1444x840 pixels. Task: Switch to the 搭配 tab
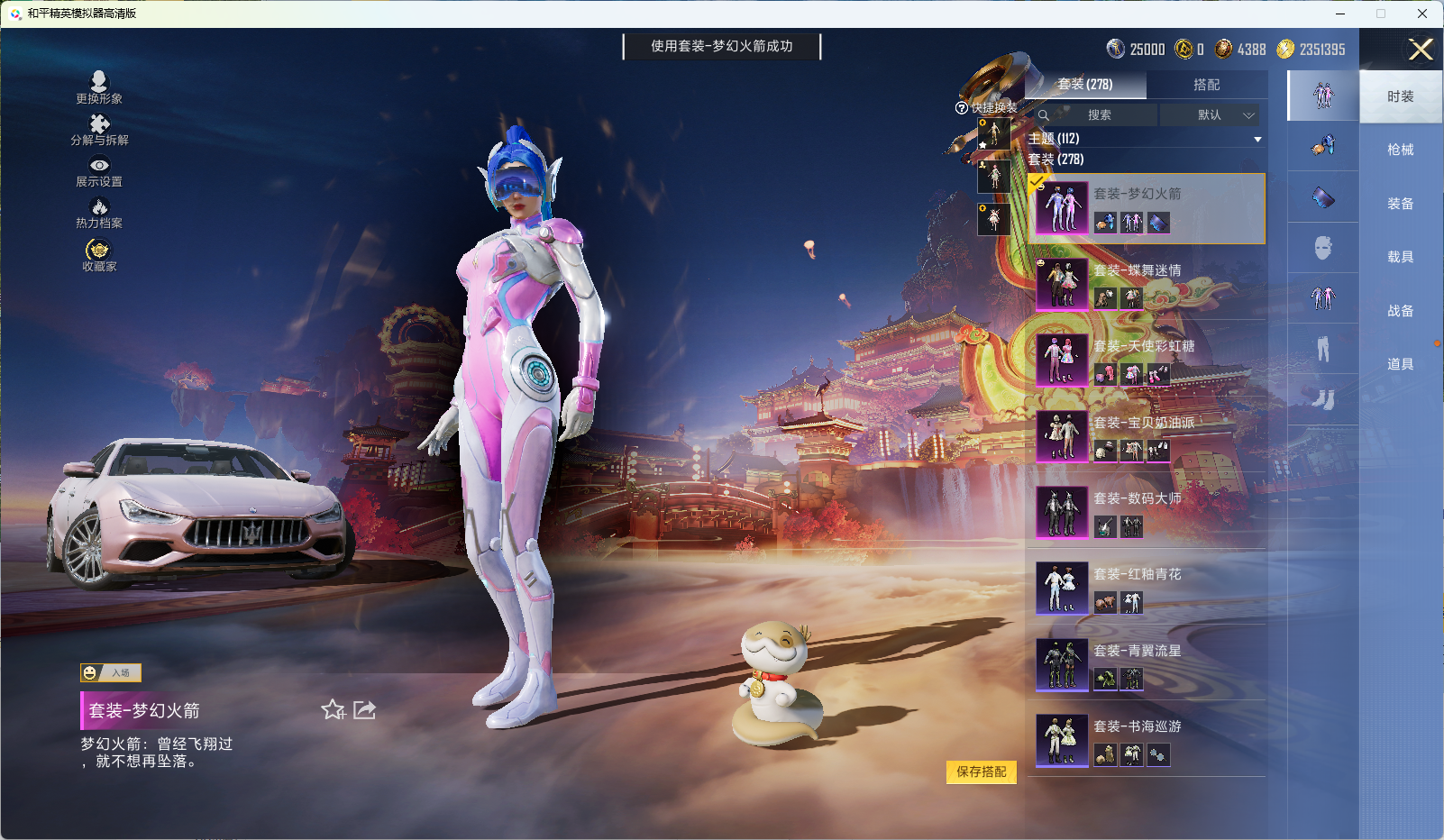(1206, 85)
